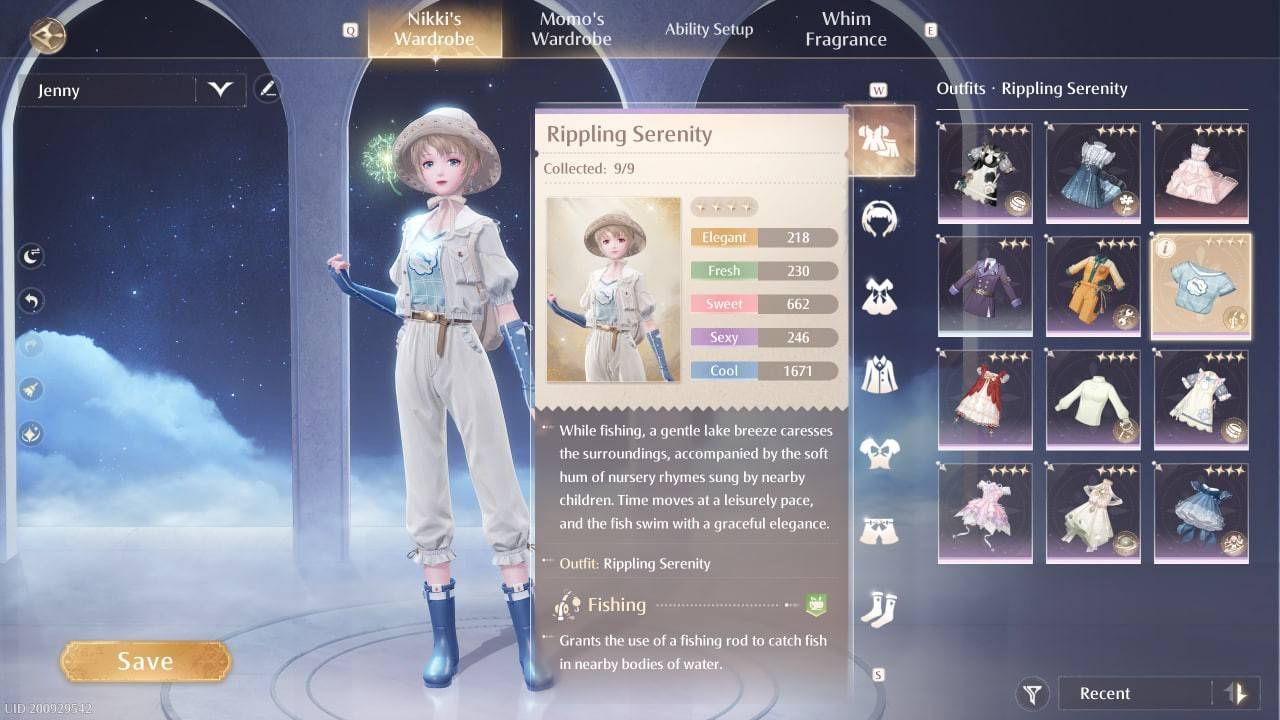
Task: Select the hair accessories category icon
Action: click(880, 218)
